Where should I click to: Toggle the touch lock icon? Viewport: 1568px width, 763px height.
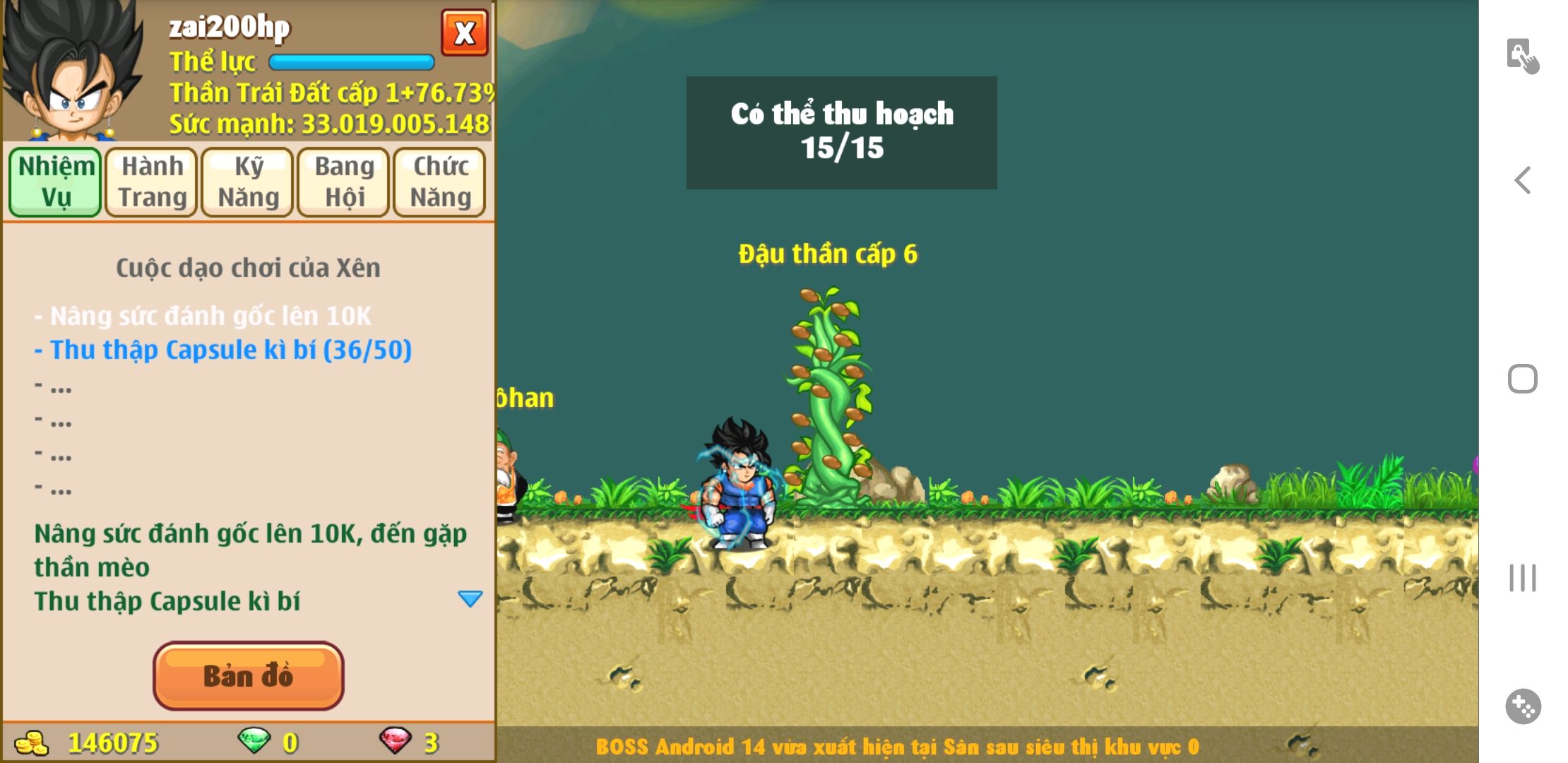(1522, 56)
